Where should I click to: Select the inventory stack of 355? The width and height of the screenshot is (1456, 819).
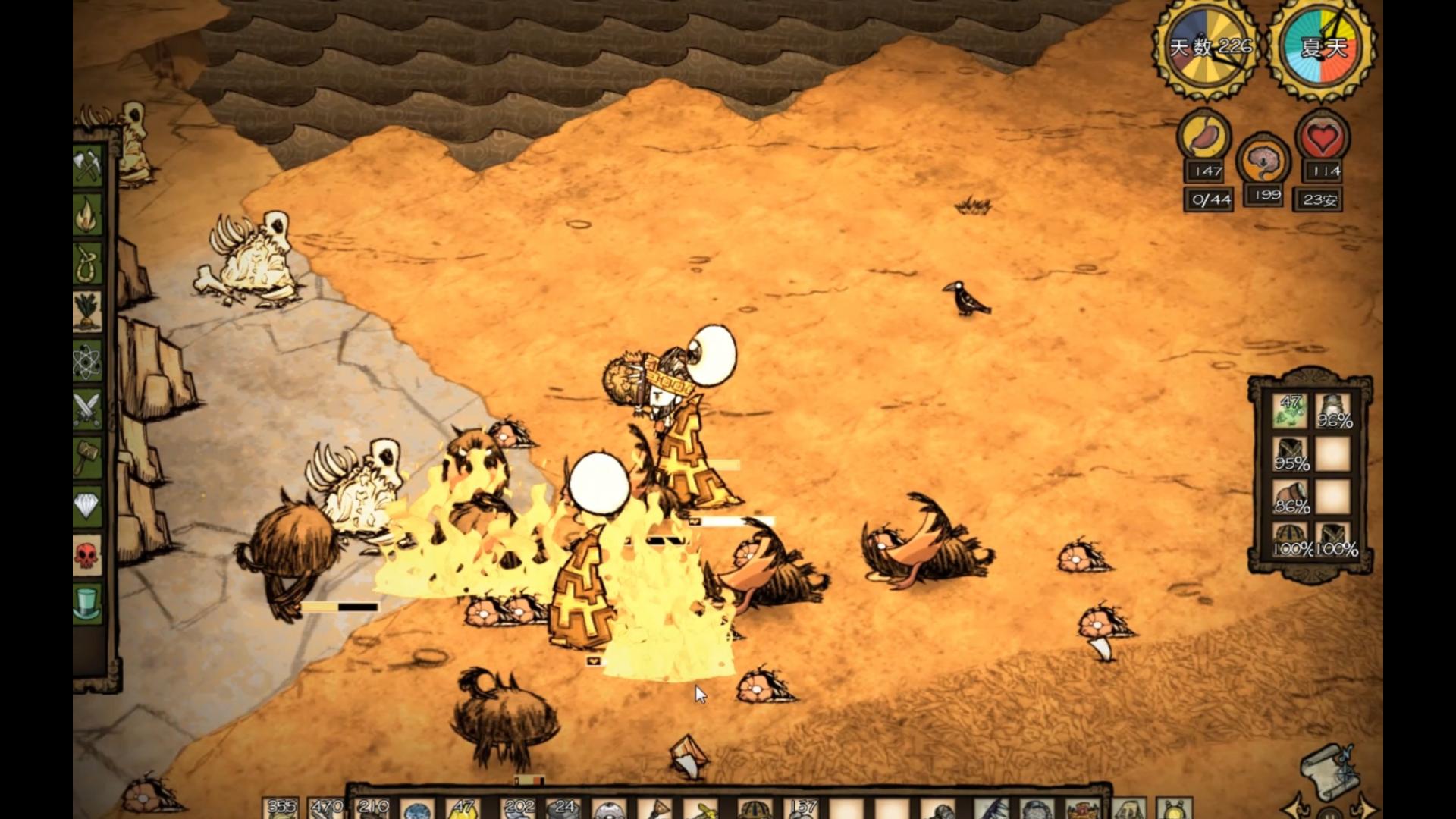click(281, 808)
